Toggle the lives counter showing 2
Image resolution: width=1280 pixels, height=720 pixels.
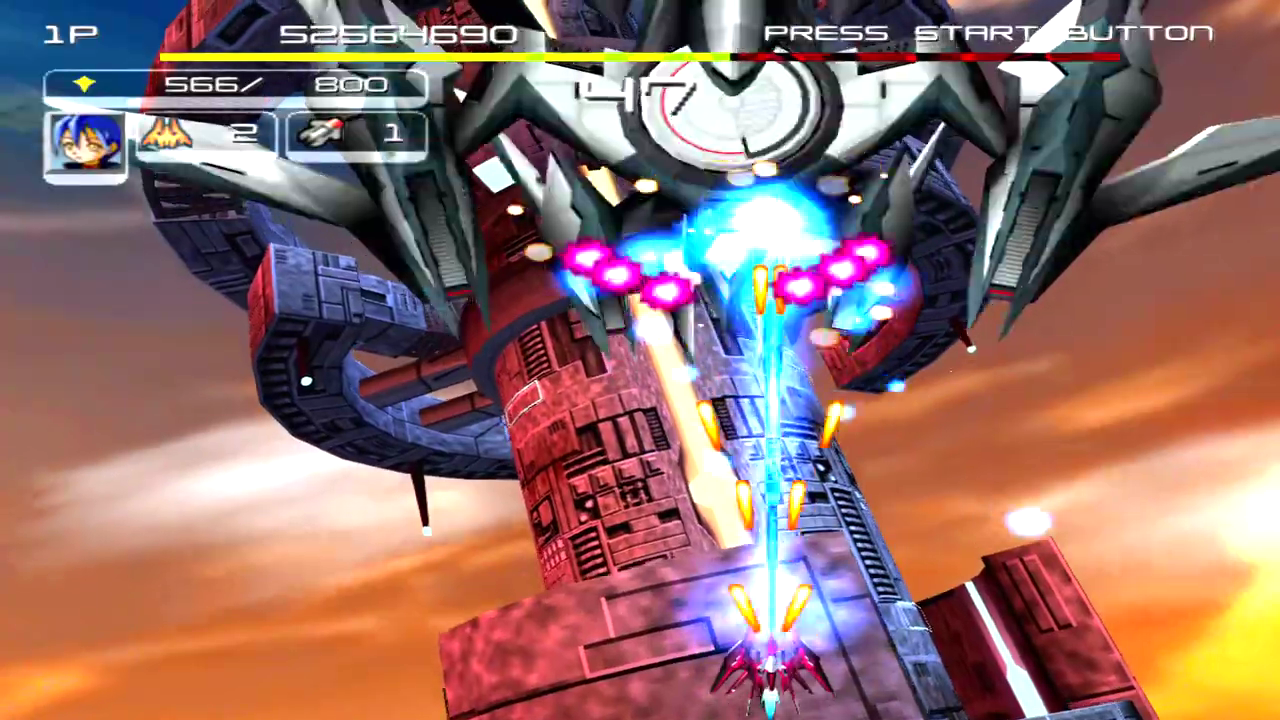click(245, 133)
